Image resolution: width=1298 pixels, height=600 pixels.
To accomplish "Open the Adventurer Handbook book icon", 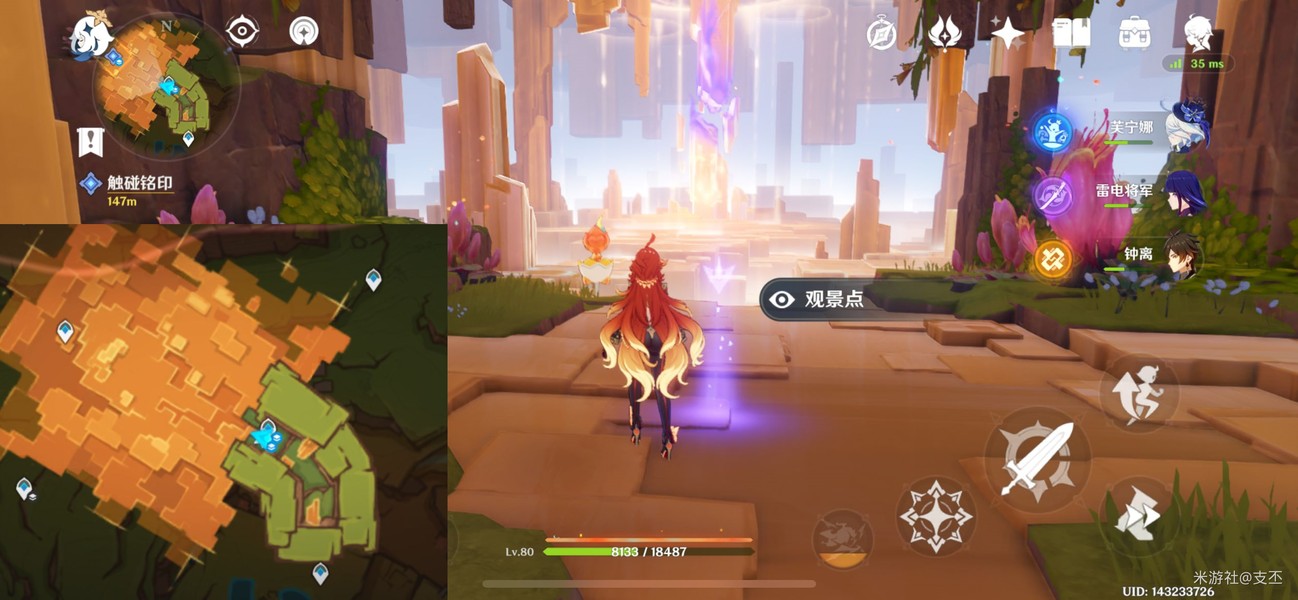I will point(1070,34).
